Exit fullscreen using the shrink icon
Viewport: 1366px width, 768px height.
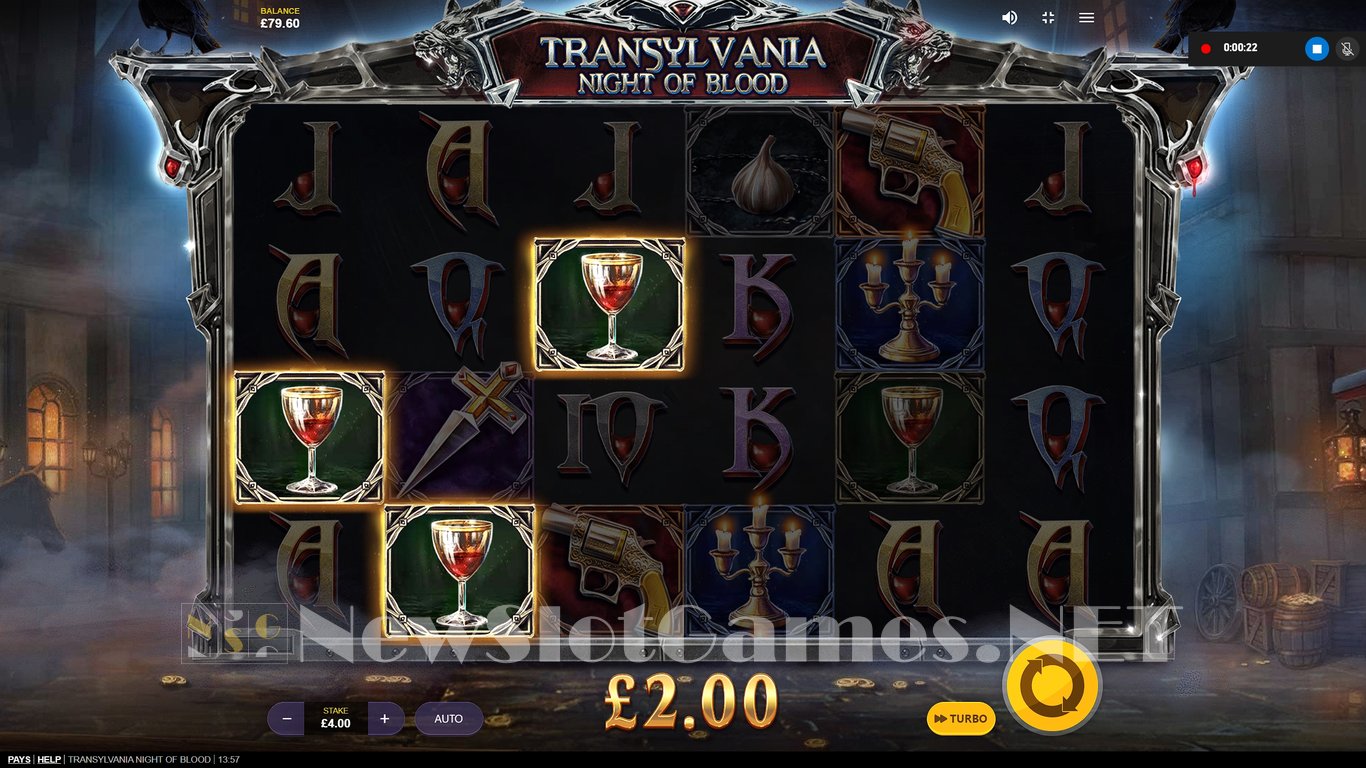(1046, 17)
